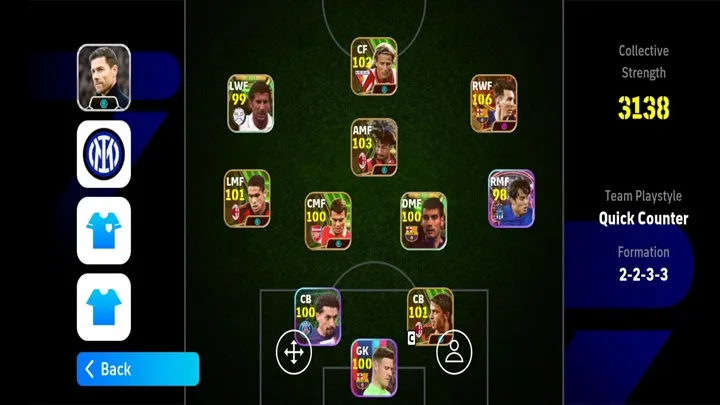This screenshot has height=405, width=720.
Task: Open the player silhouette round button
Action: 454,352
